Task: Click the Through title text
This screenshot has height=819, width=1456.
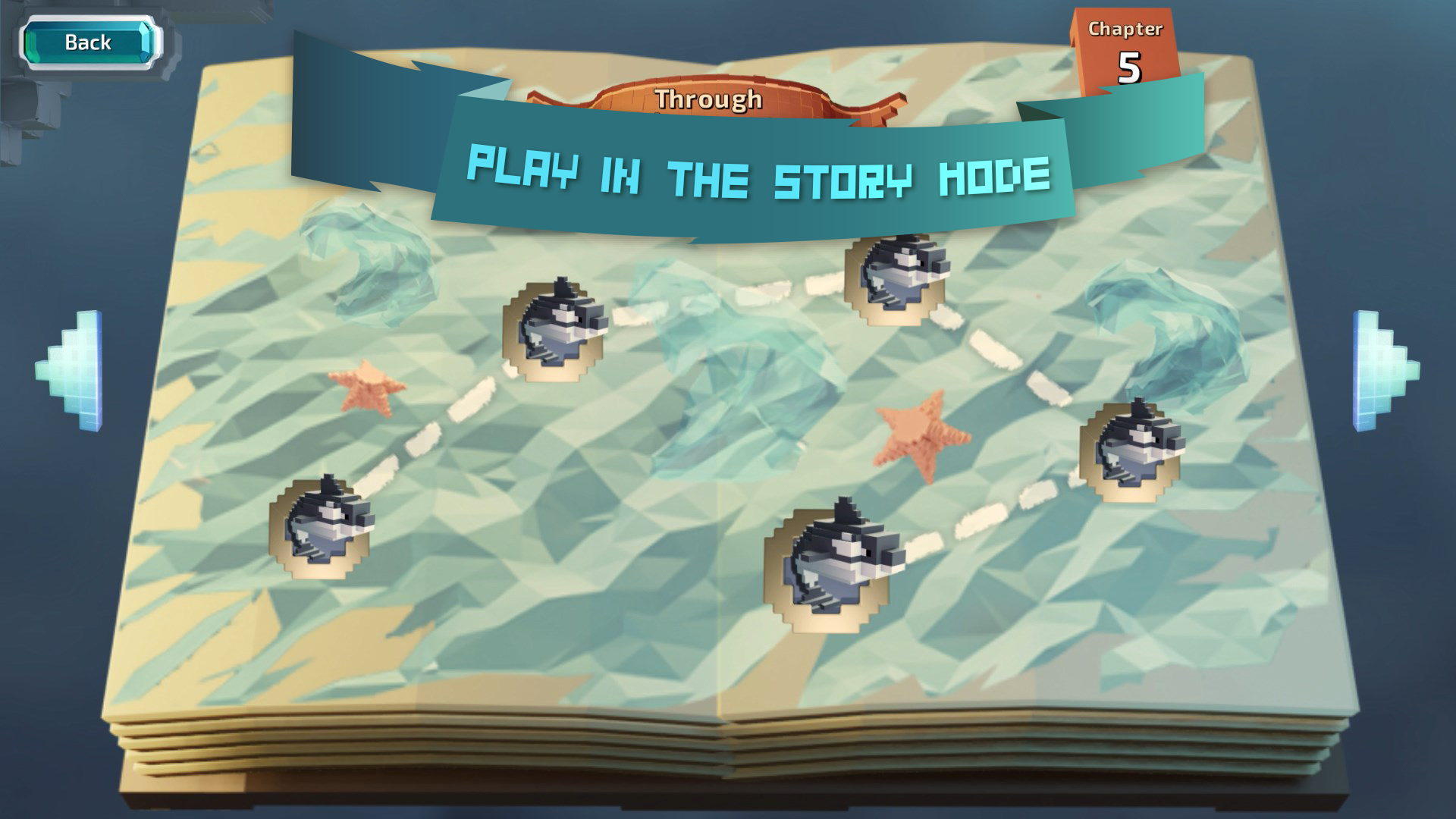Action: pyautogui.click(x=709, y=97)
